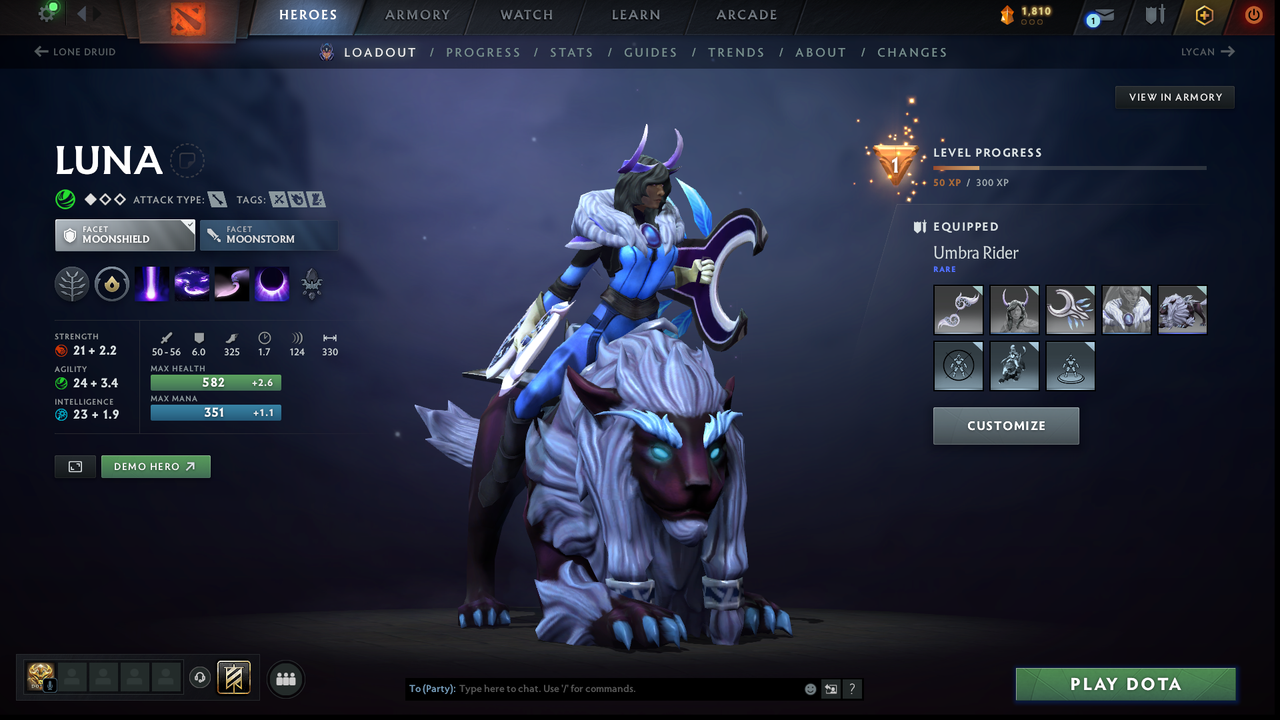Select the Moonstorm facet
Viewport: 1280px width, 720px height.
[x=268, y=235]
